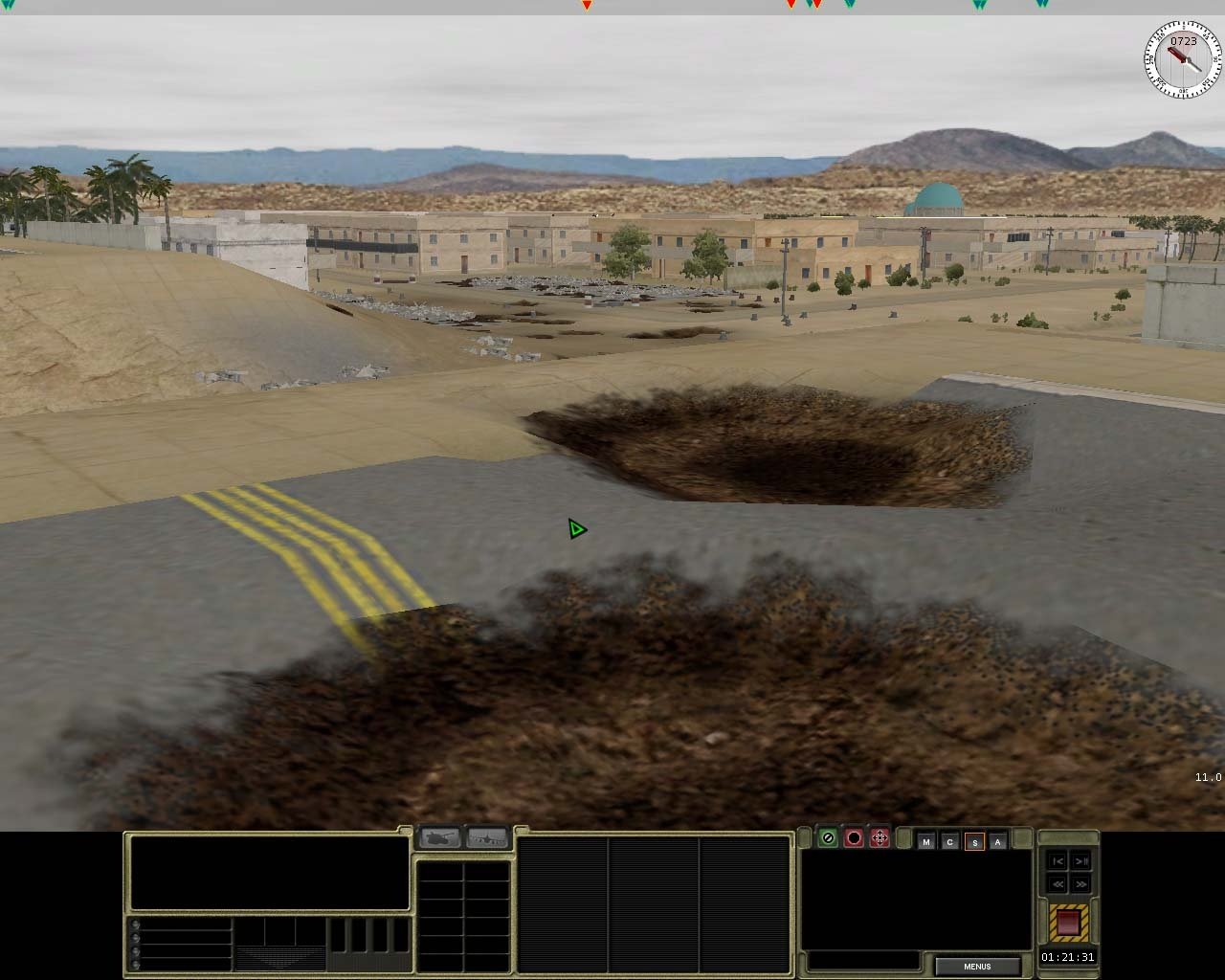Open the MENUS panel

(976, 966)
